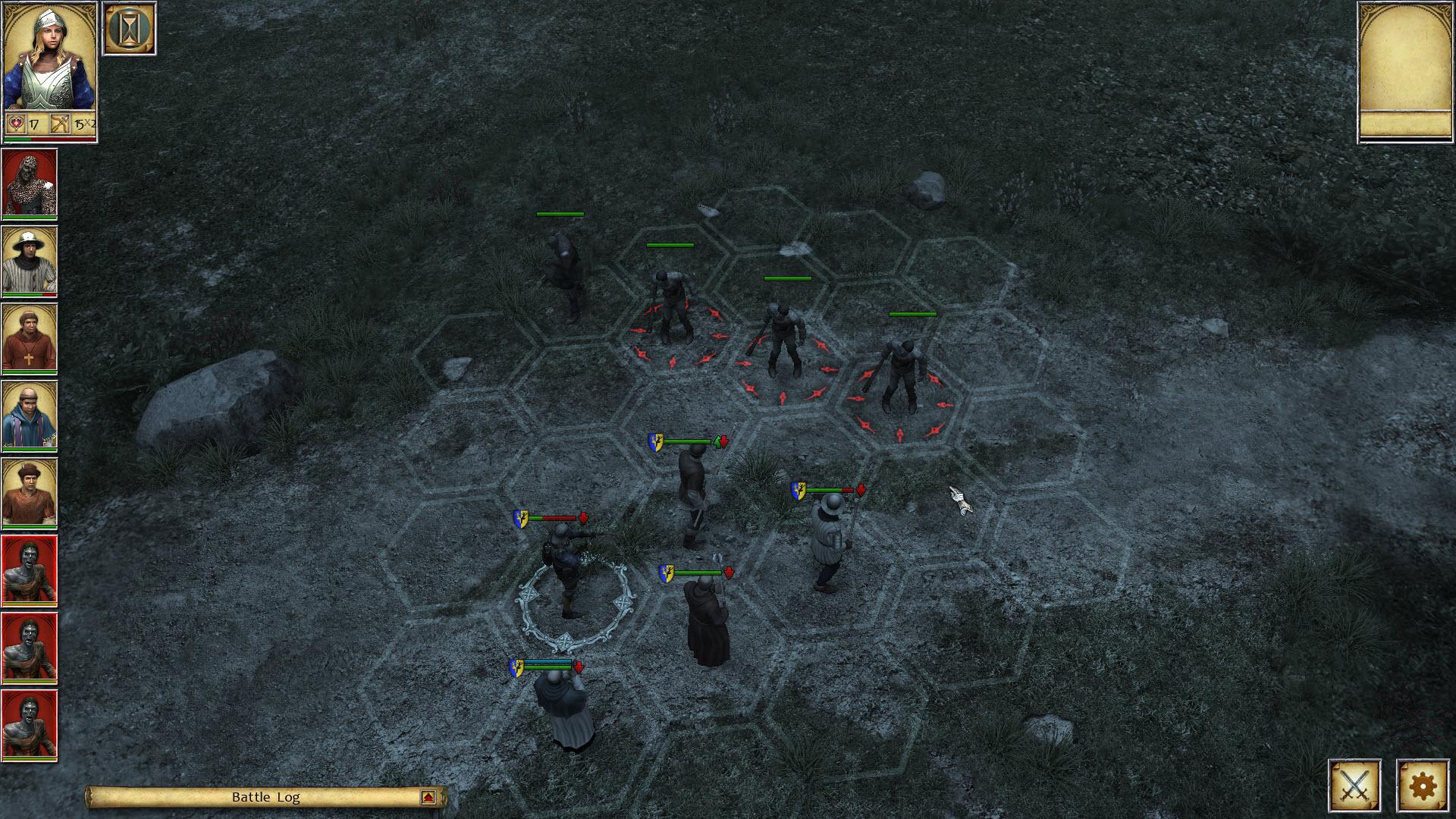Click the shield crest beside the crossbowman's health bar
This screenshot has height=819, width=1456.
522,519
